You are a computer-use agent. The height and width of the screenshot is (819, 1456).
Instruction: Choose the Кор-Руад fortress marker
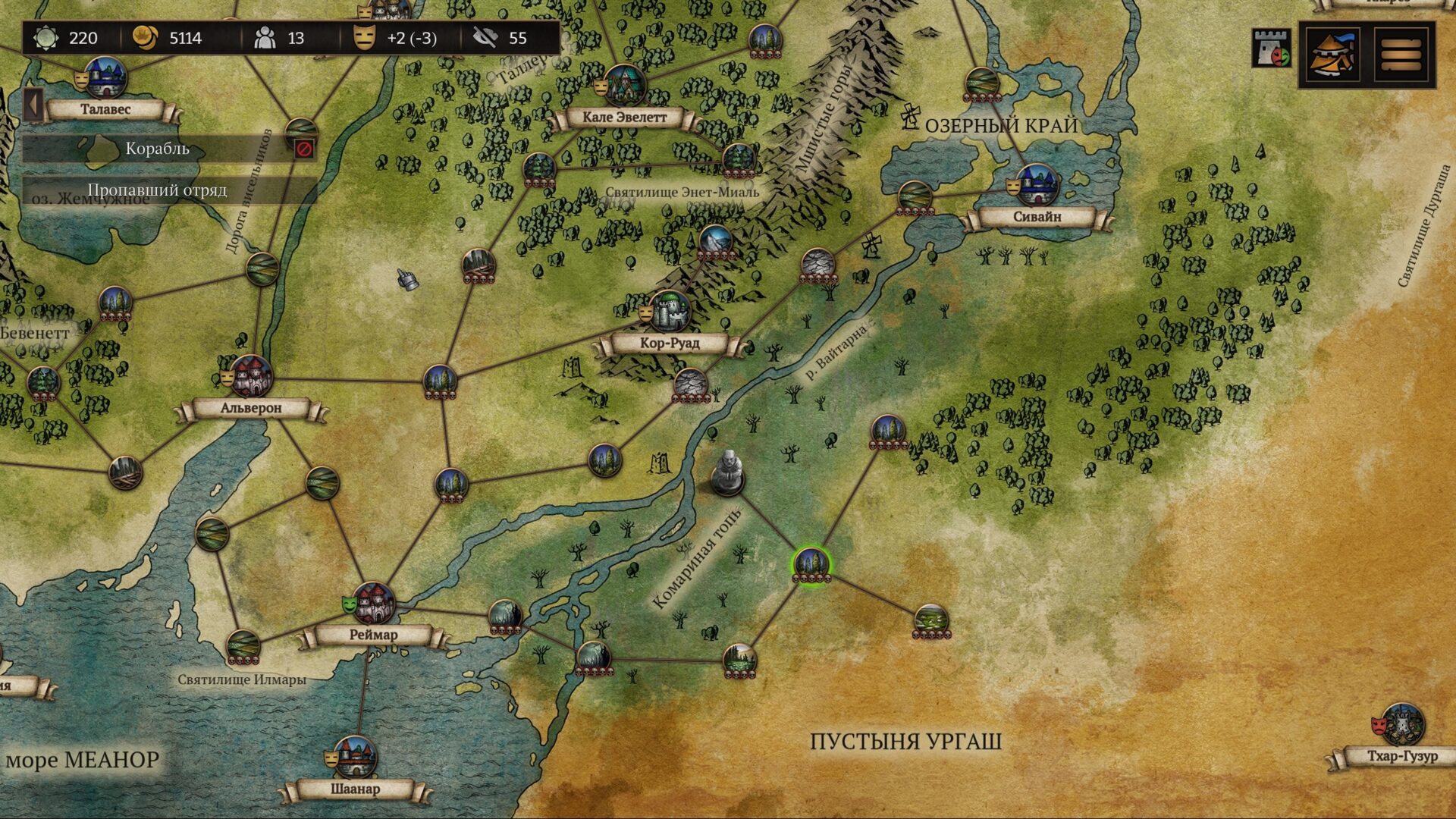pos(670,311)
